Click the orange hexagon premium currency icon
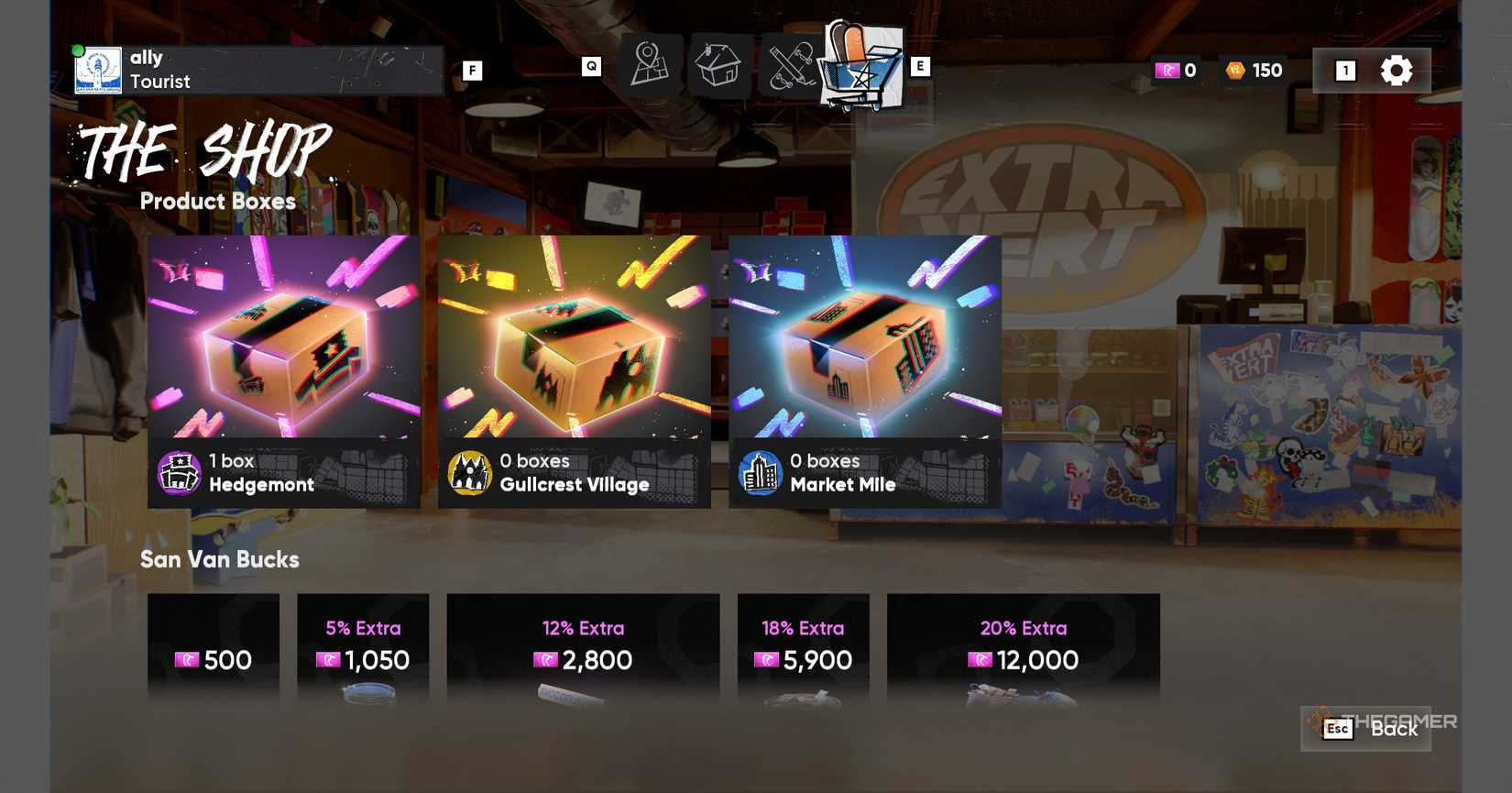 tap(1231, 69)
